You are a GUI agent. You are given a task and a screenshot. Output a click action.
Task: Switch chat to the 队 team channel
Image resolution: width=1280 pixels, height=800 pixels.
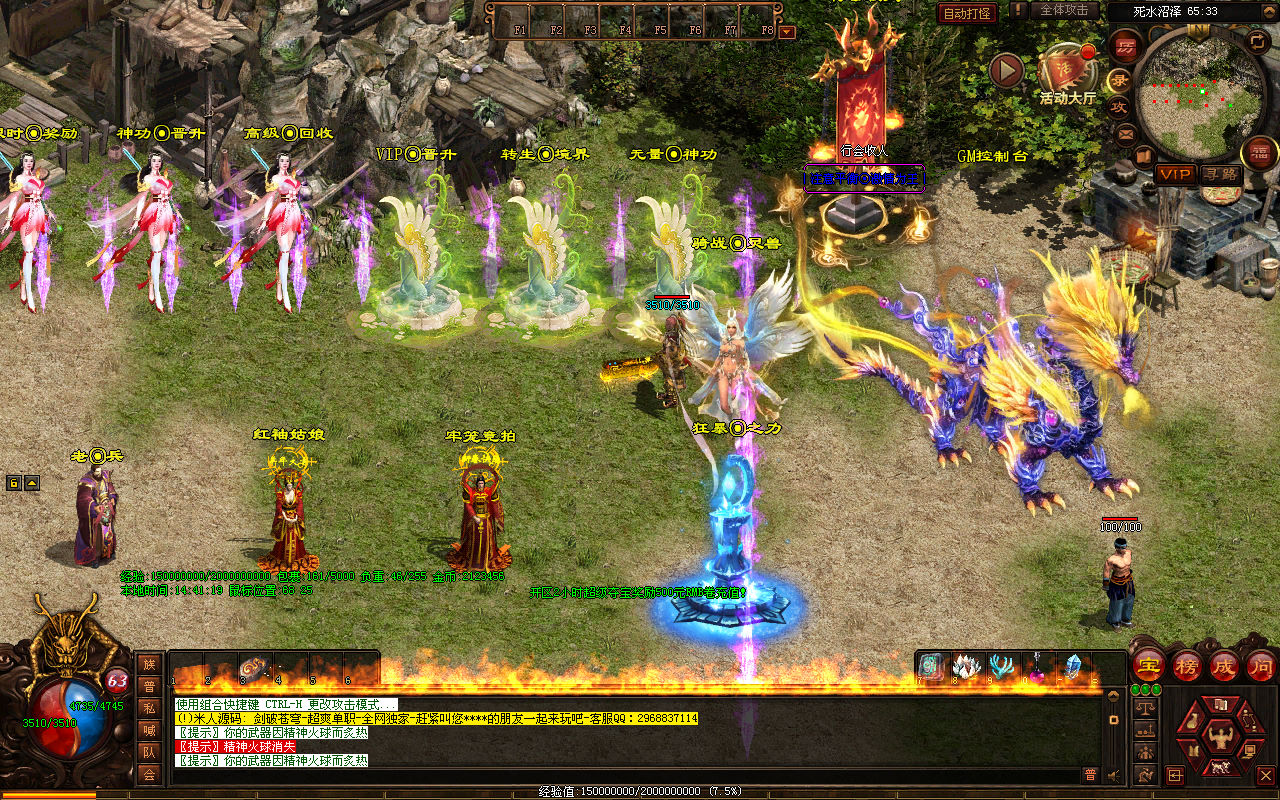click(x=149, y=752)
